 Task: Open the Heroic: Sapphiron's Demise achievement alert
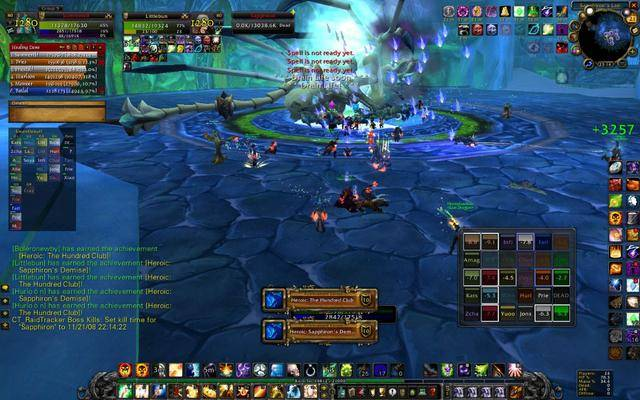click(x=318, y=329)
